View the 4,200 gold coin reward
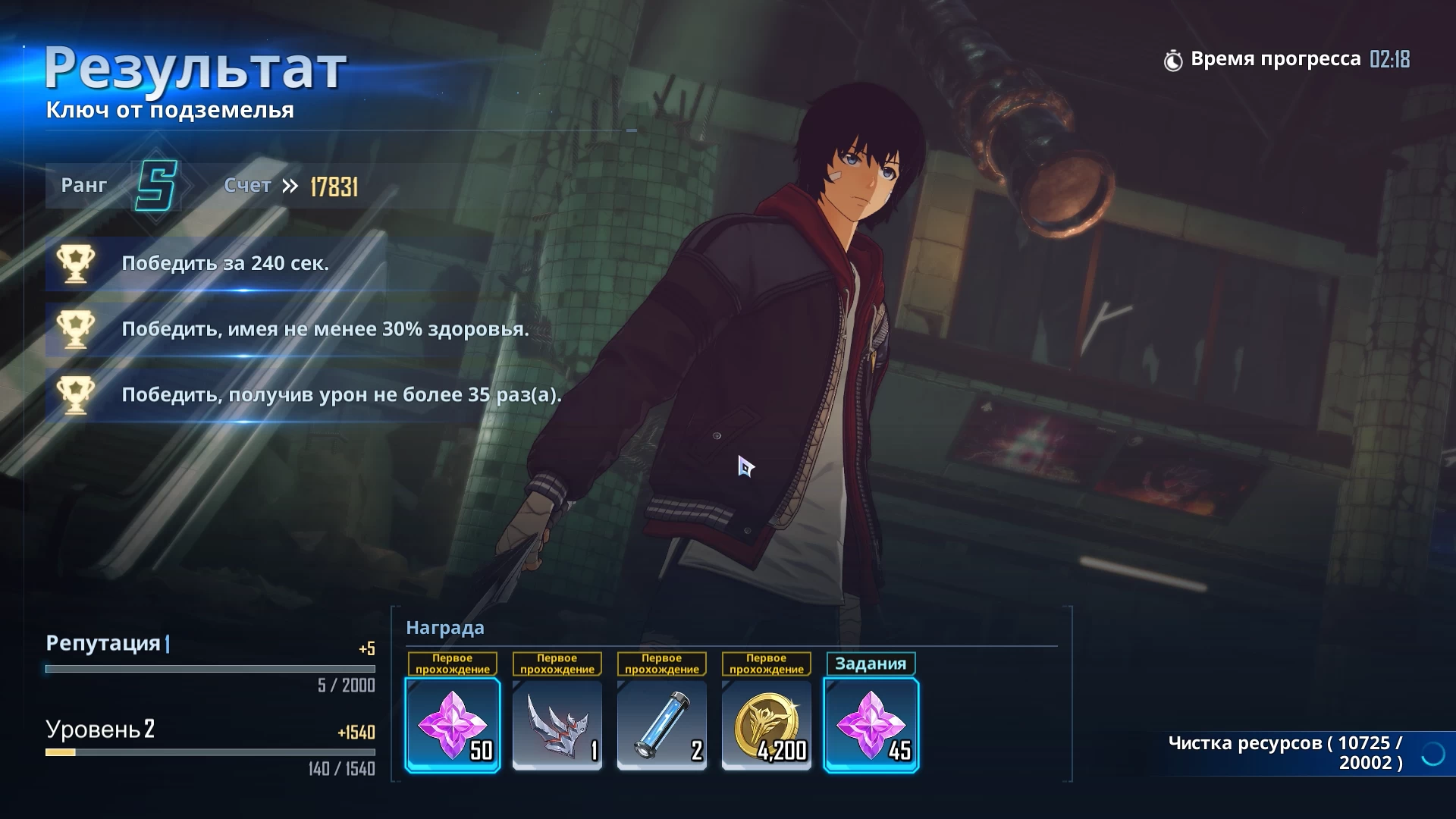This screenshot has width=1456, height=819. (x=767, y=725)
